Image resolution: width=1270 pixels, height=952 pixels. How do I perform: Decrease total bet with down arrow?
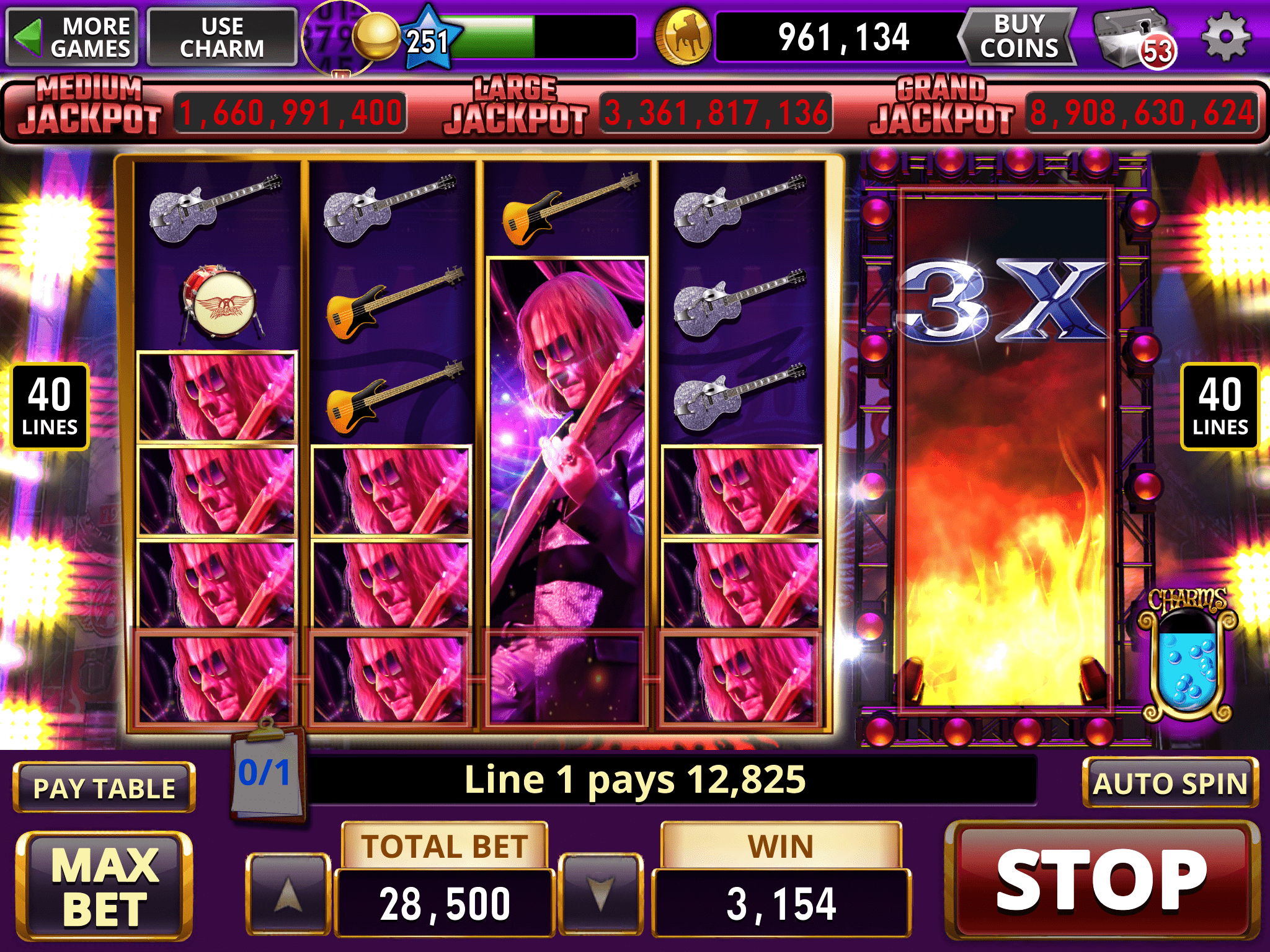[600, 894]
